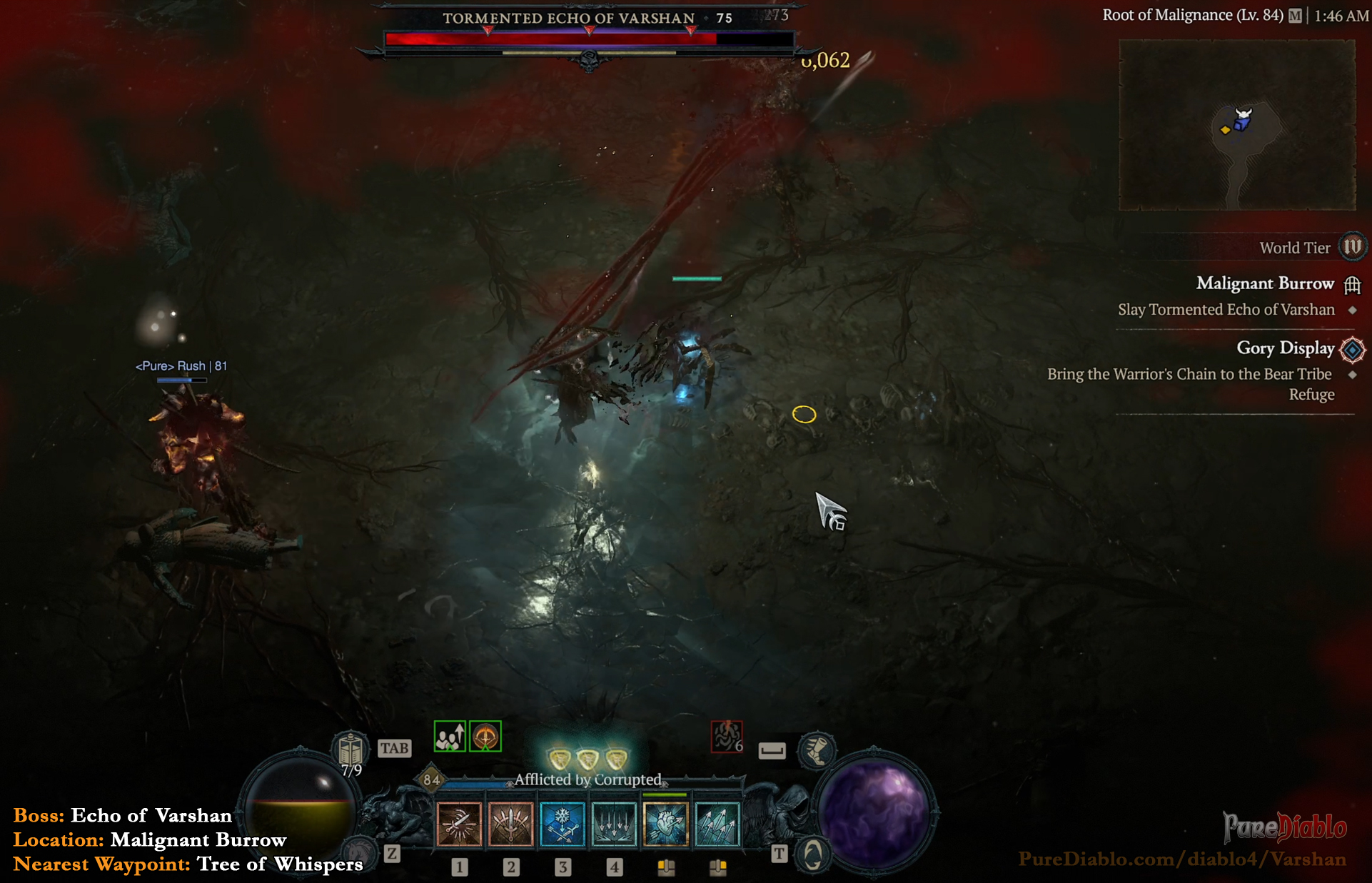Viewport: 1372px width, 883px height.
Task: Use the winged boot evade icon
Action: tap(817, 750)
